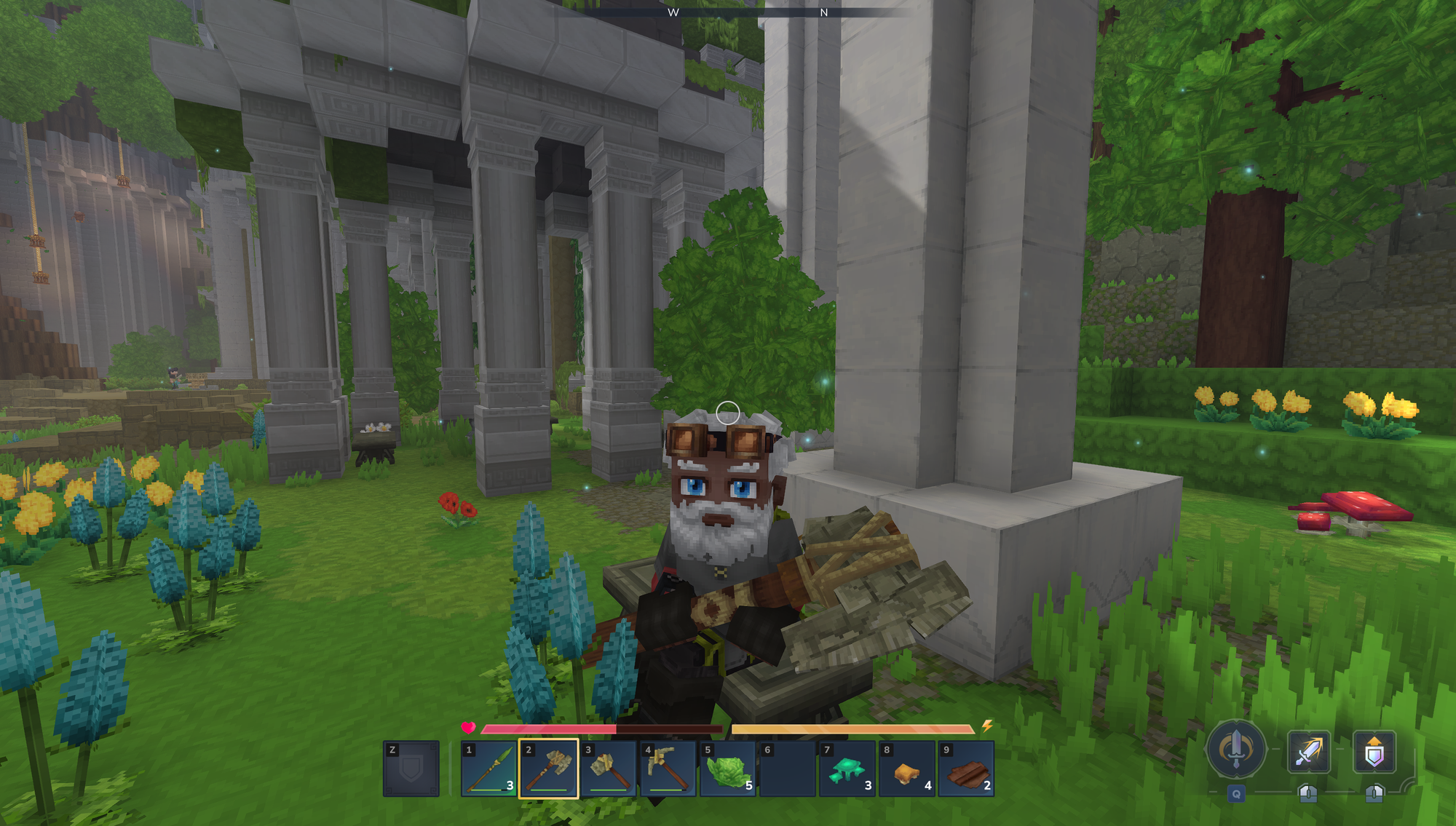Click the compass bar showing W and N
This screenshot has width=1456, height=826.
(748, 12)
